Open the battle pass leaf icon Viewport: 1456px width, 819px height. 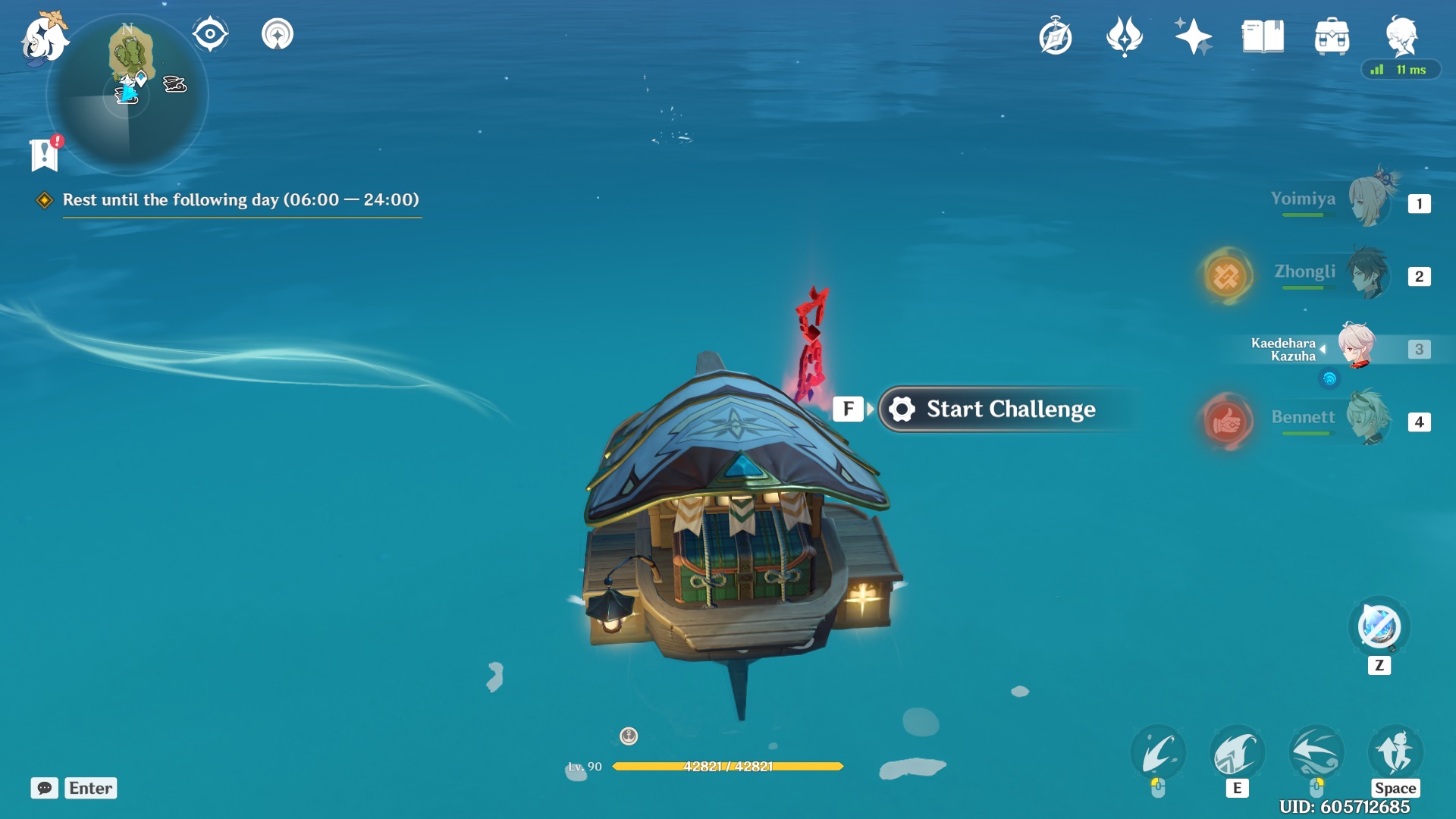click(x=1124, y=36)
